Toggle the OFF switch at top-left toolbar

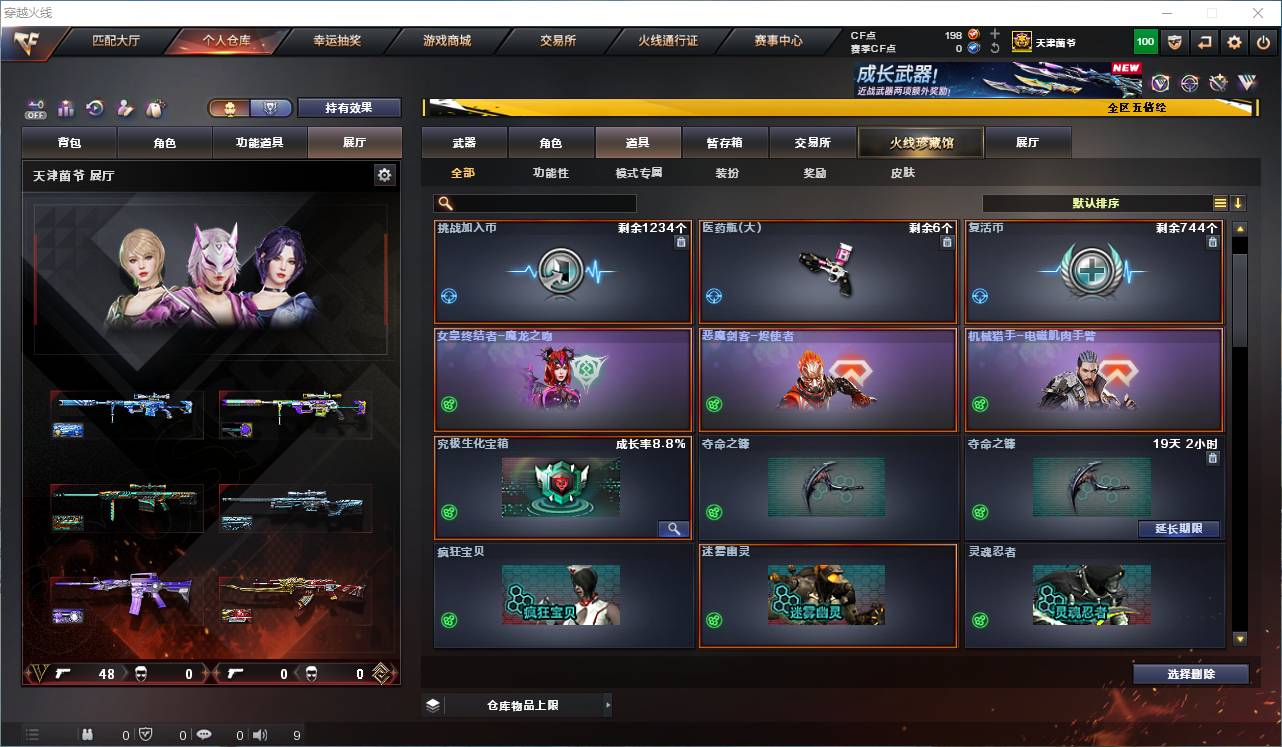[x=33, y=110]
